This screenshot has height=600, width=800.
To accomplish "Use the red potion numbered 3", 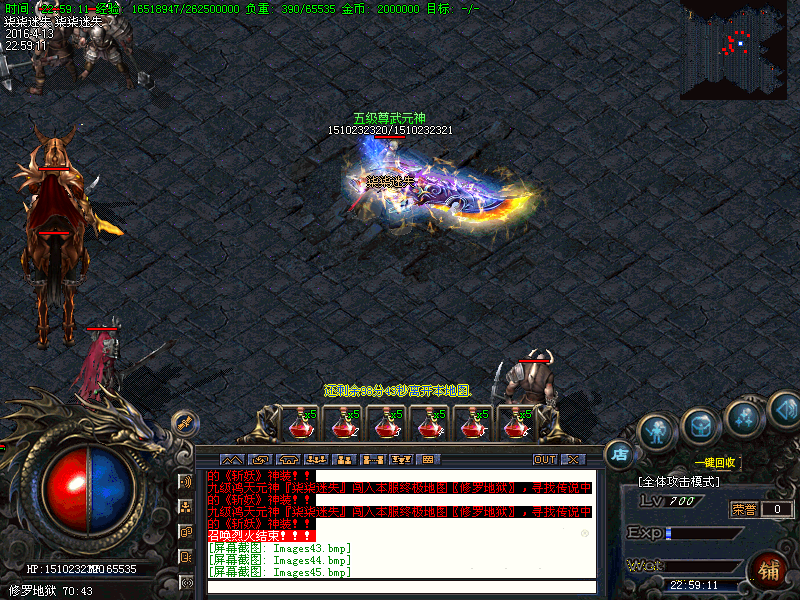I will [385, 424].
